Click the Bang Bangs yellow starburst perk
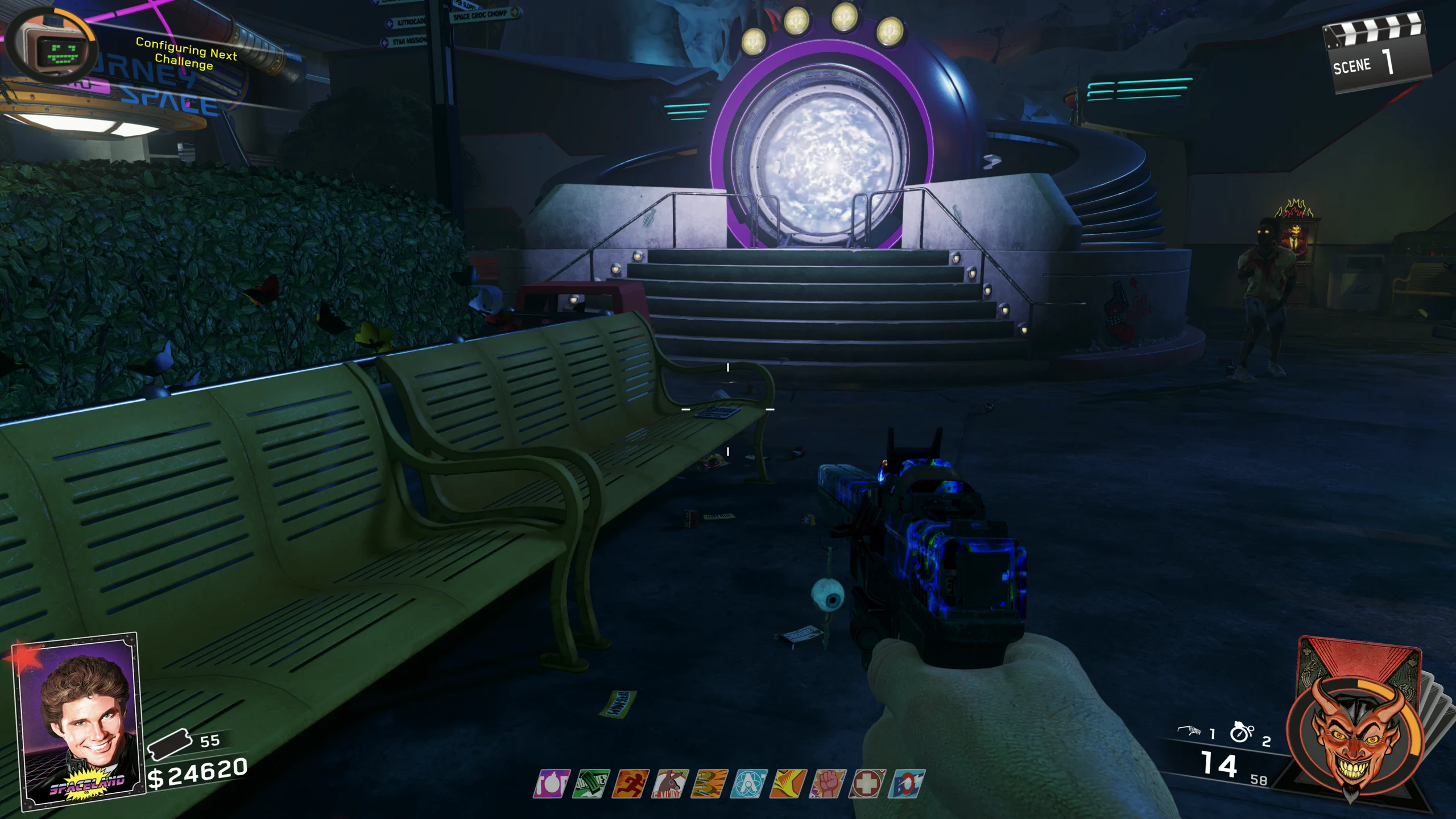The height and width of the screenshot is (819, 1456). (x=788, y=784)
